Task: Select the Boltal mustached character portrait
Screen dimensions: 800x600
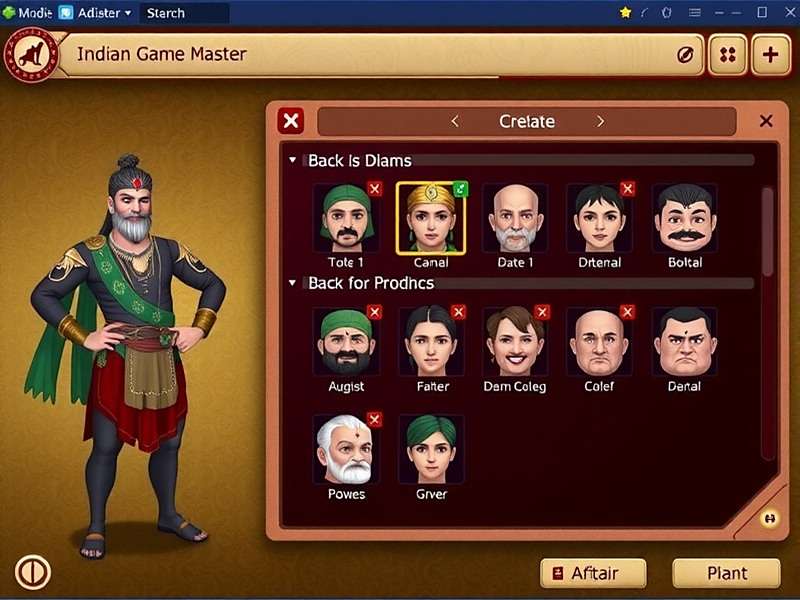Action: 685,218
